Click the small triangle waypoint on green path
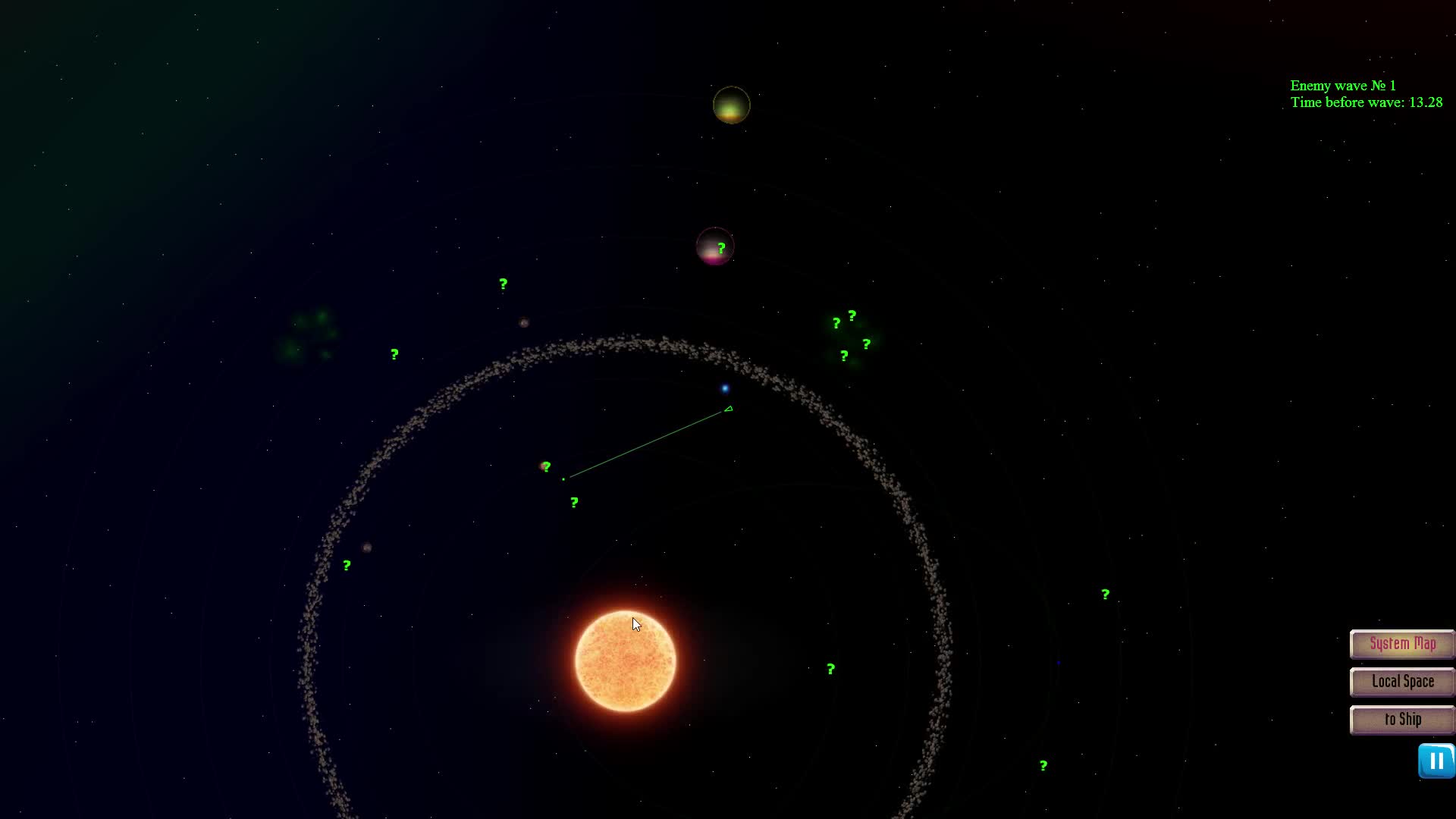 728,408
